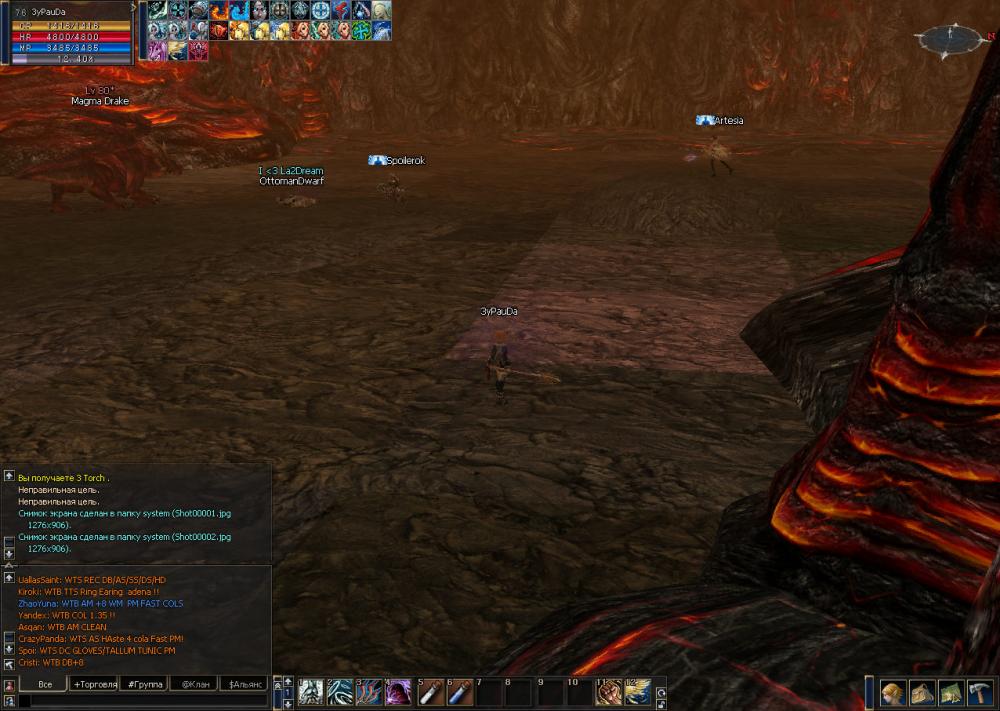Open the +Торговля trade chat tab
Image resolution: width=1000 pixels, height=711 pixels.
click(94, 684)
